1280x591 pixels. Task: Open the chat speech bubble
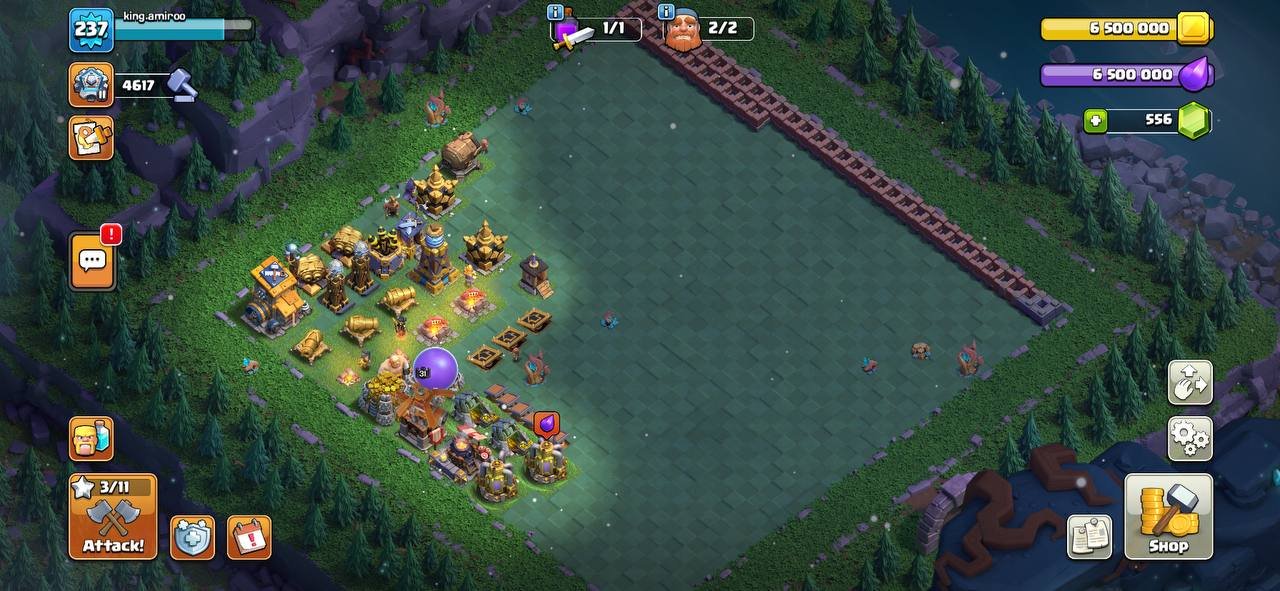click(x=92, y=261)
